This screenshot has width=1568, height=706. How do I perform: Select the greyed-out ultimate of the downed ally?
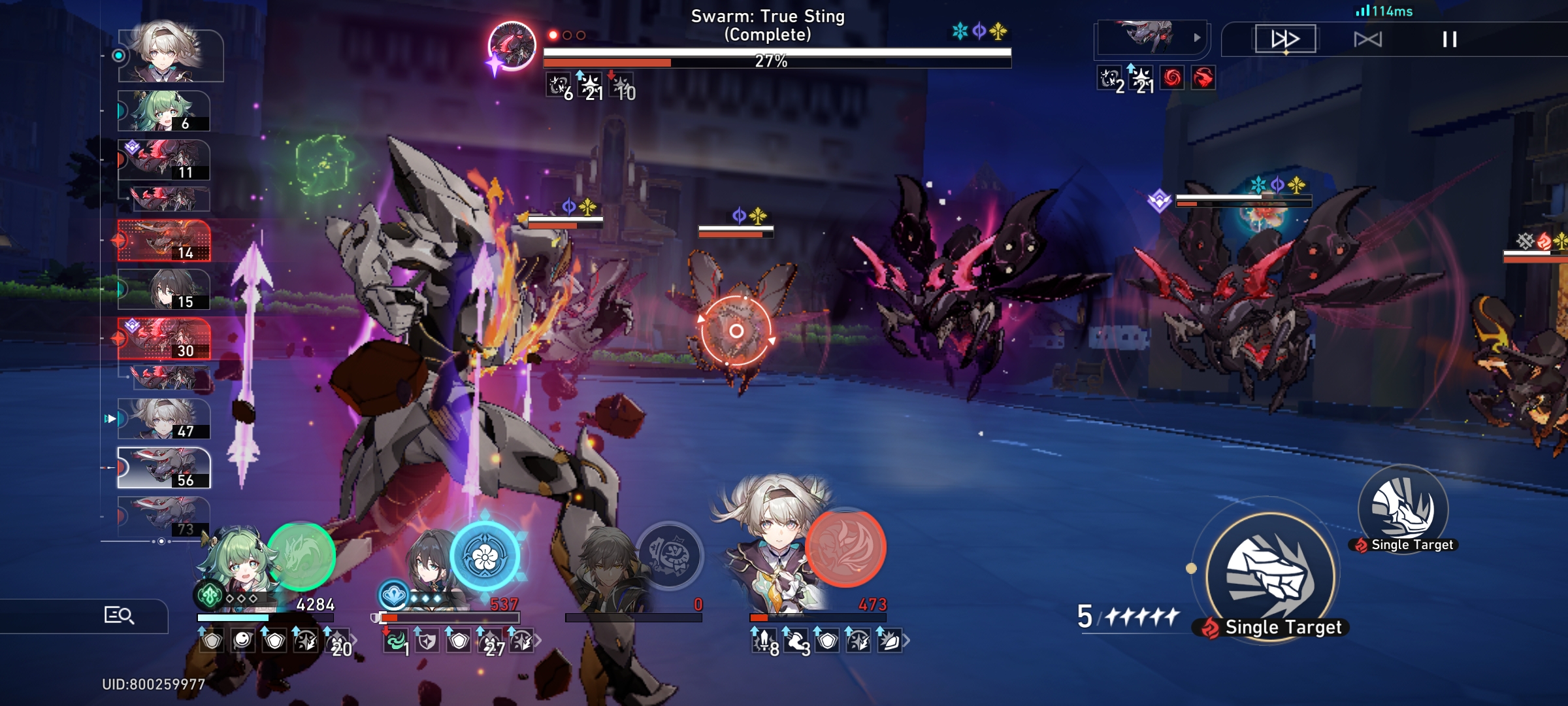click(x=668, y=556)
